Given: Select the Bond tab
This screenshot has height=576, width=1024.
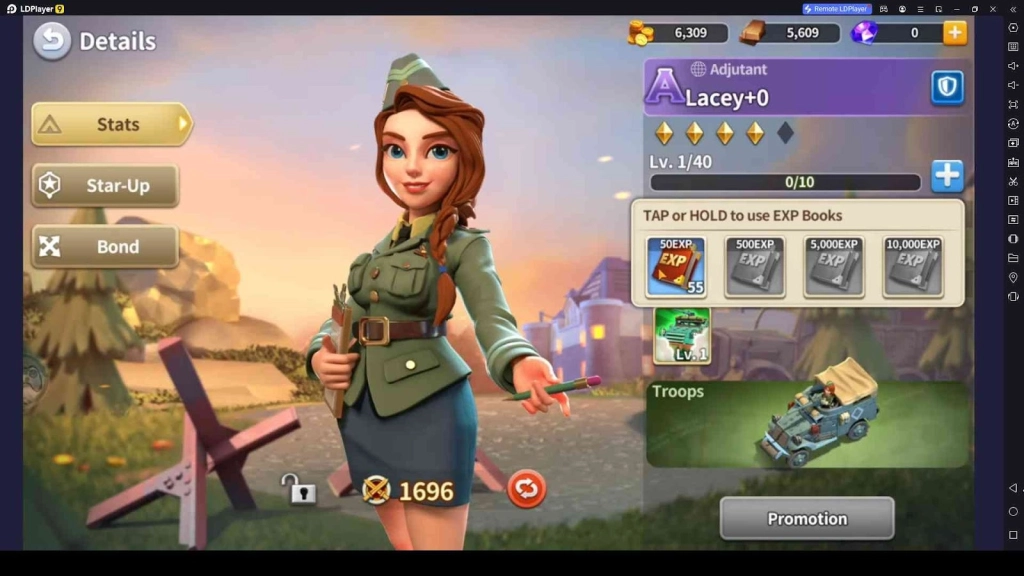Looking at the screenshot, I should point(105,247).
